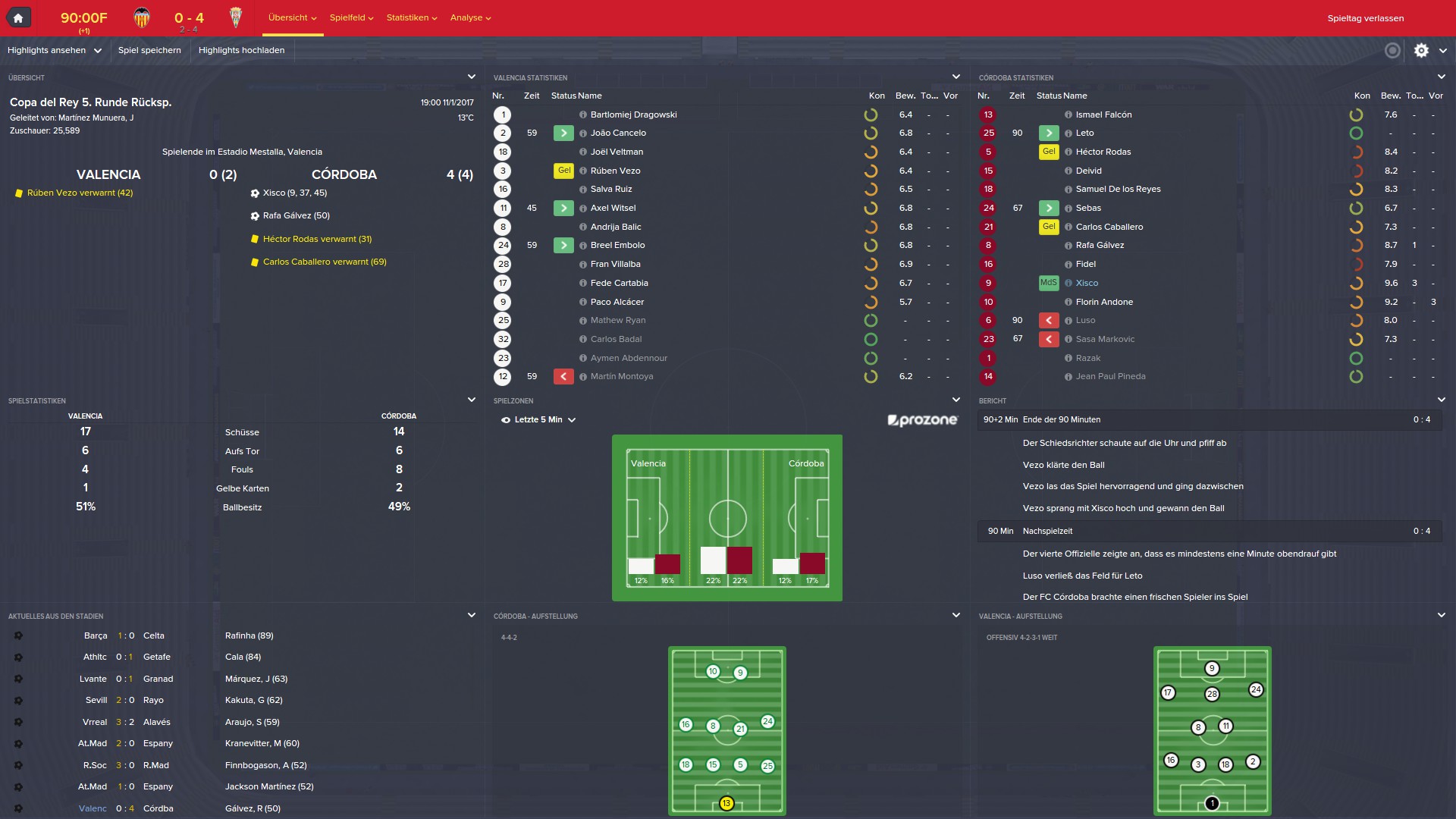
Task: Open the gear settings icon
Action: coord(1421,50)
